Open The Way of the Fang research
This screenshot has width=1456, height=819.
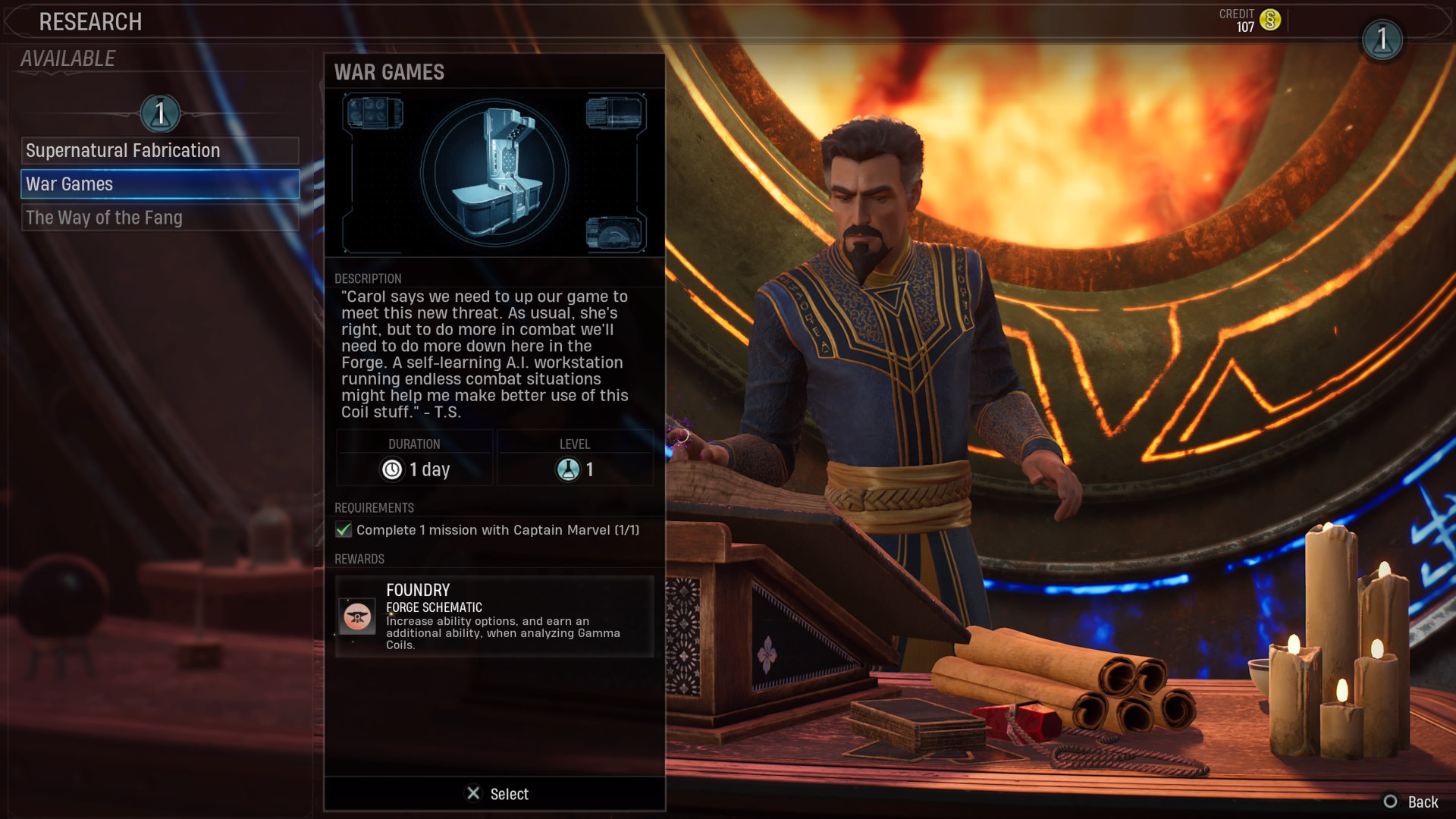(160, 218)
